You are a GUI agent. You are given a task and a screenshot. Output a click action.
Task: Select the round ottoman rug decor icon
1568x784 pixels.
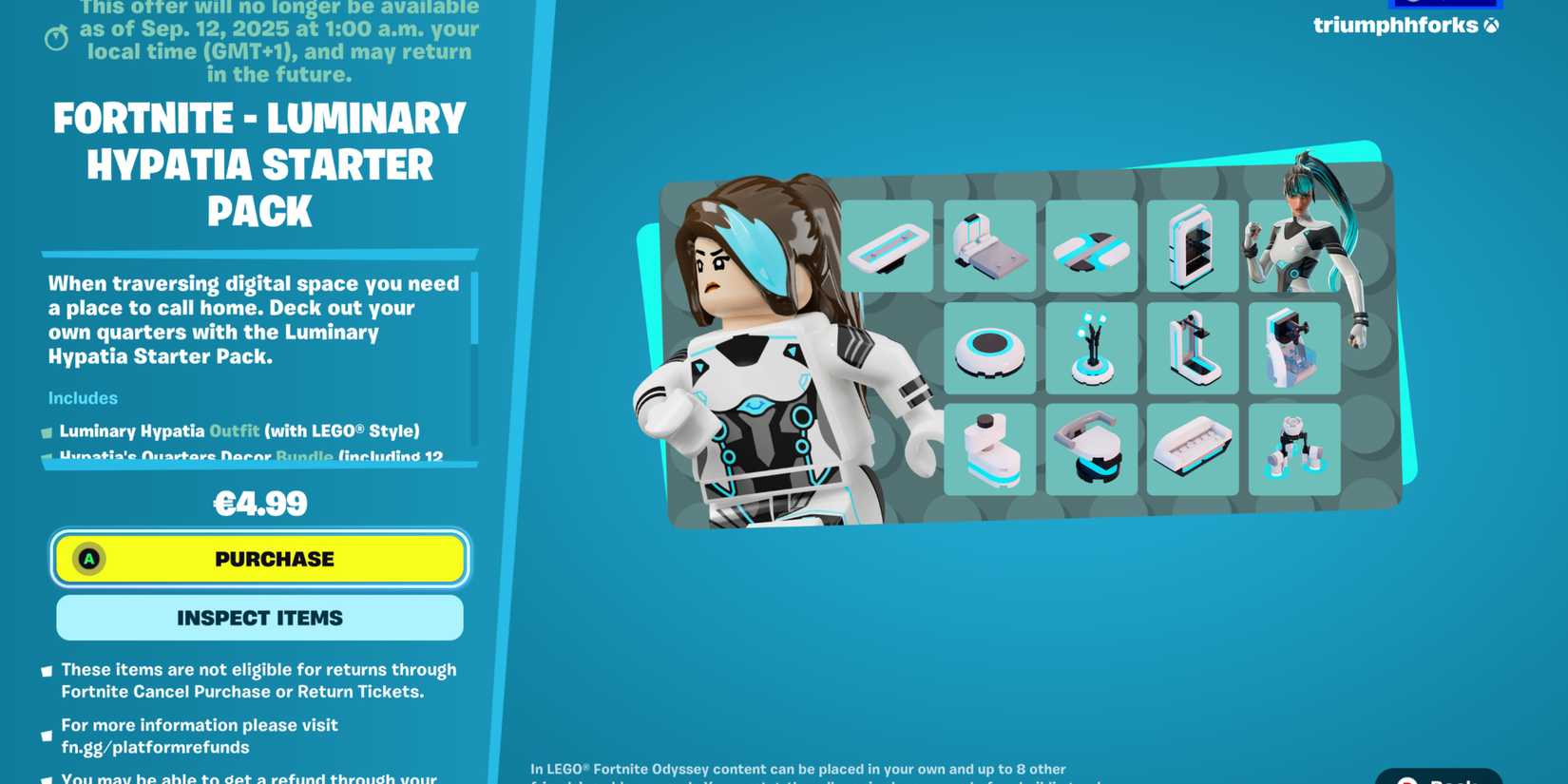990,349
